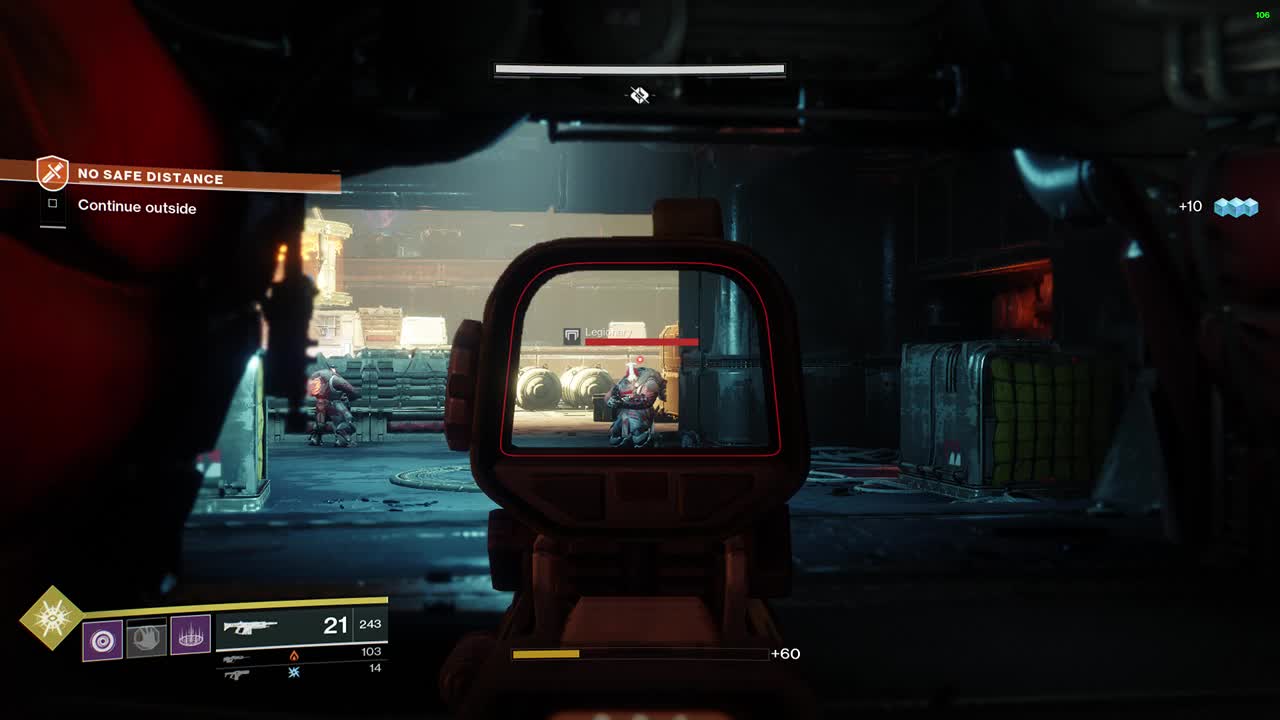Screen dimensions: 1280x720
Task: Select the equipped primary rifle icon
Action: [x=250, y=627]
